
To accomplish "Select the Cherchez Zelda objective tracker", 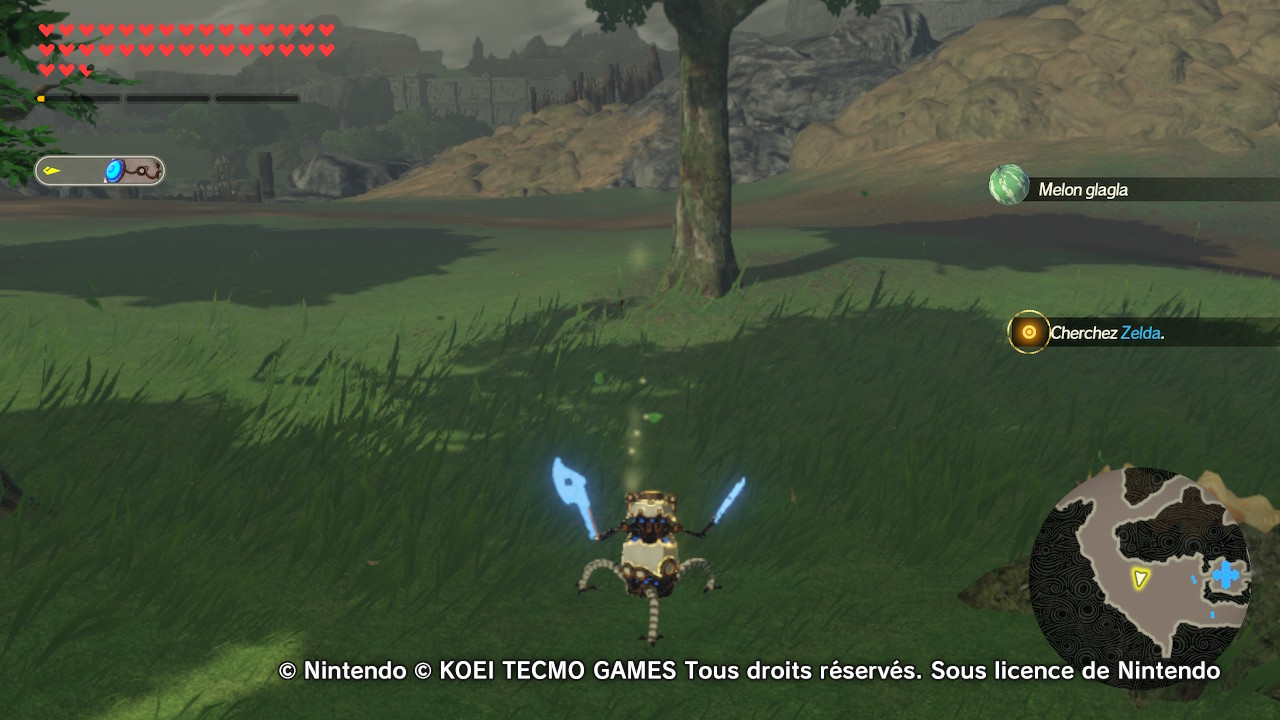I will pyautogui.click(x=1105, y=333).
